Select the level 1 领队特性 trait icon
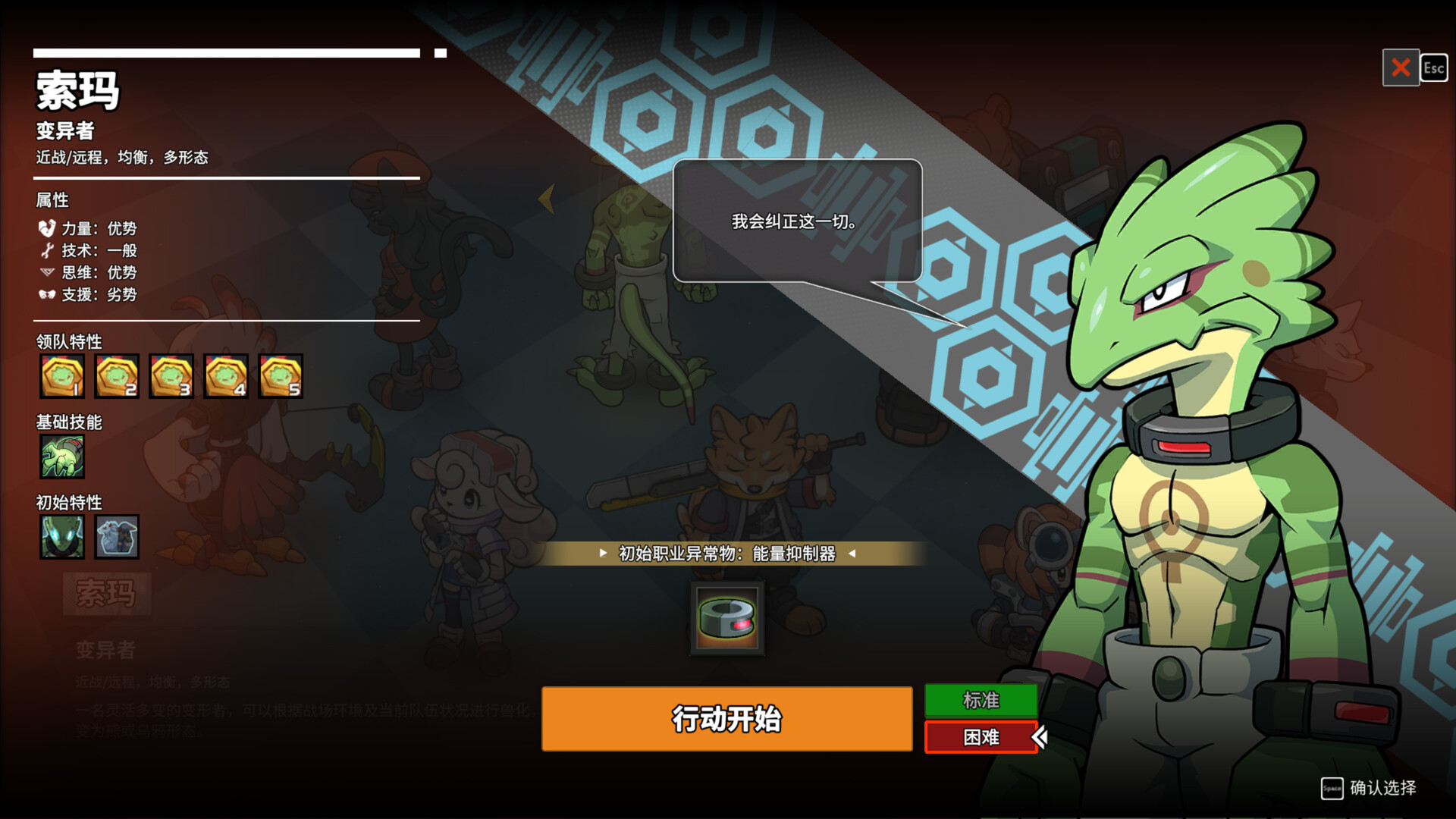This screenshot has width=1456, height=819. [x=62, y=376]
